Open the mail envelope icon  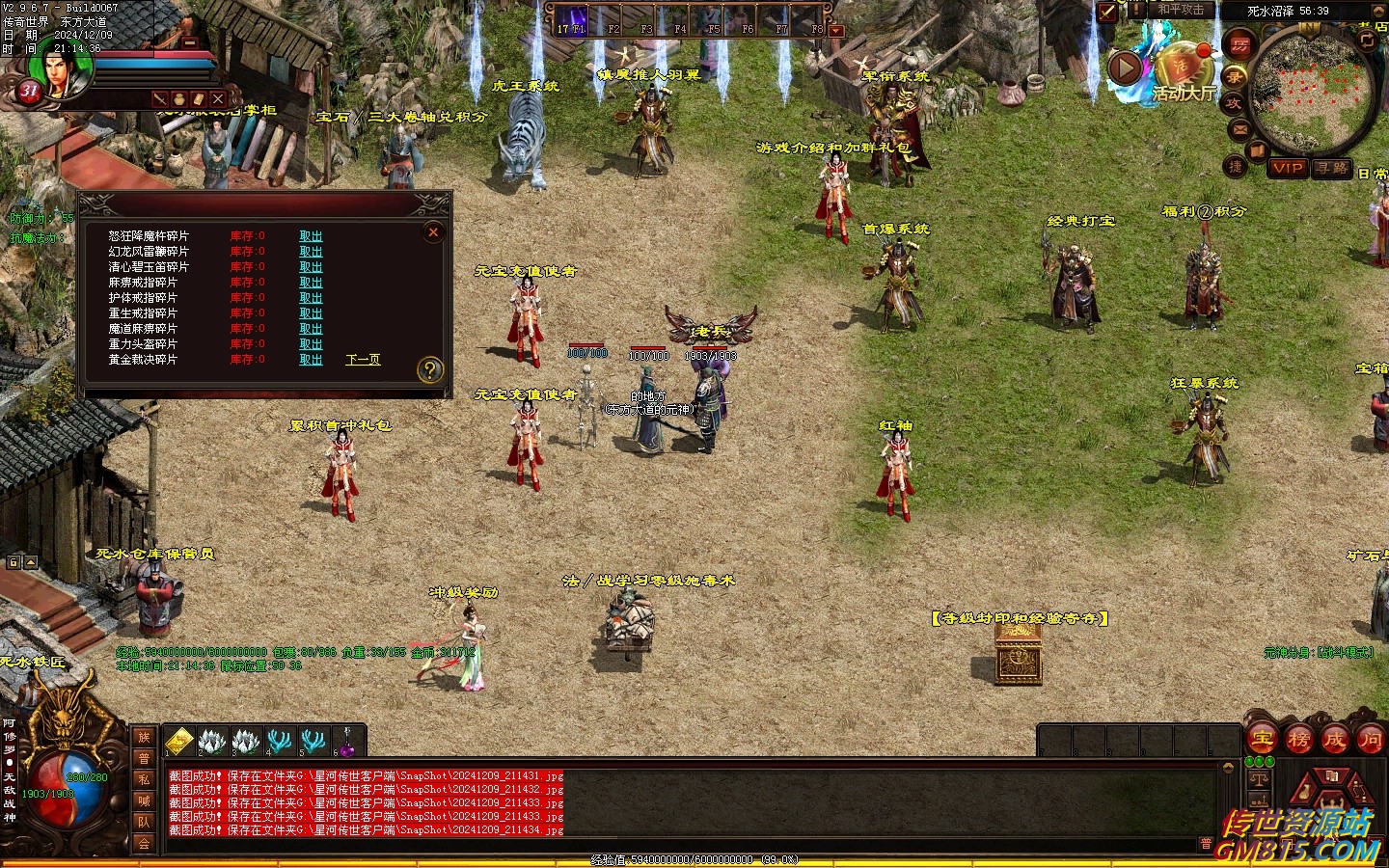[1239, 128]
